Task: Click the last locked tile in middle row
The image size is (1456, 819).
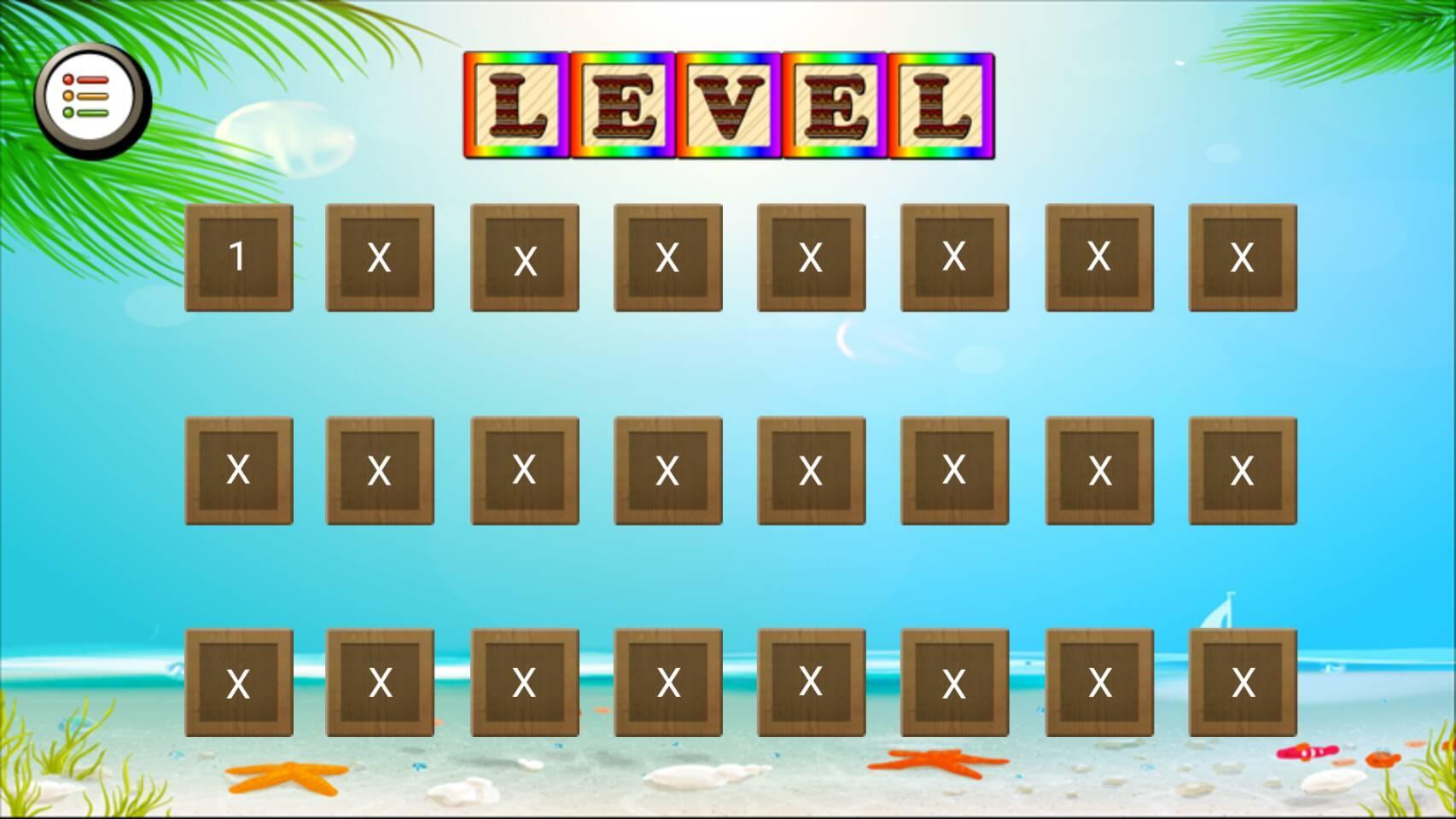Action: click(x=1242, y=469)
